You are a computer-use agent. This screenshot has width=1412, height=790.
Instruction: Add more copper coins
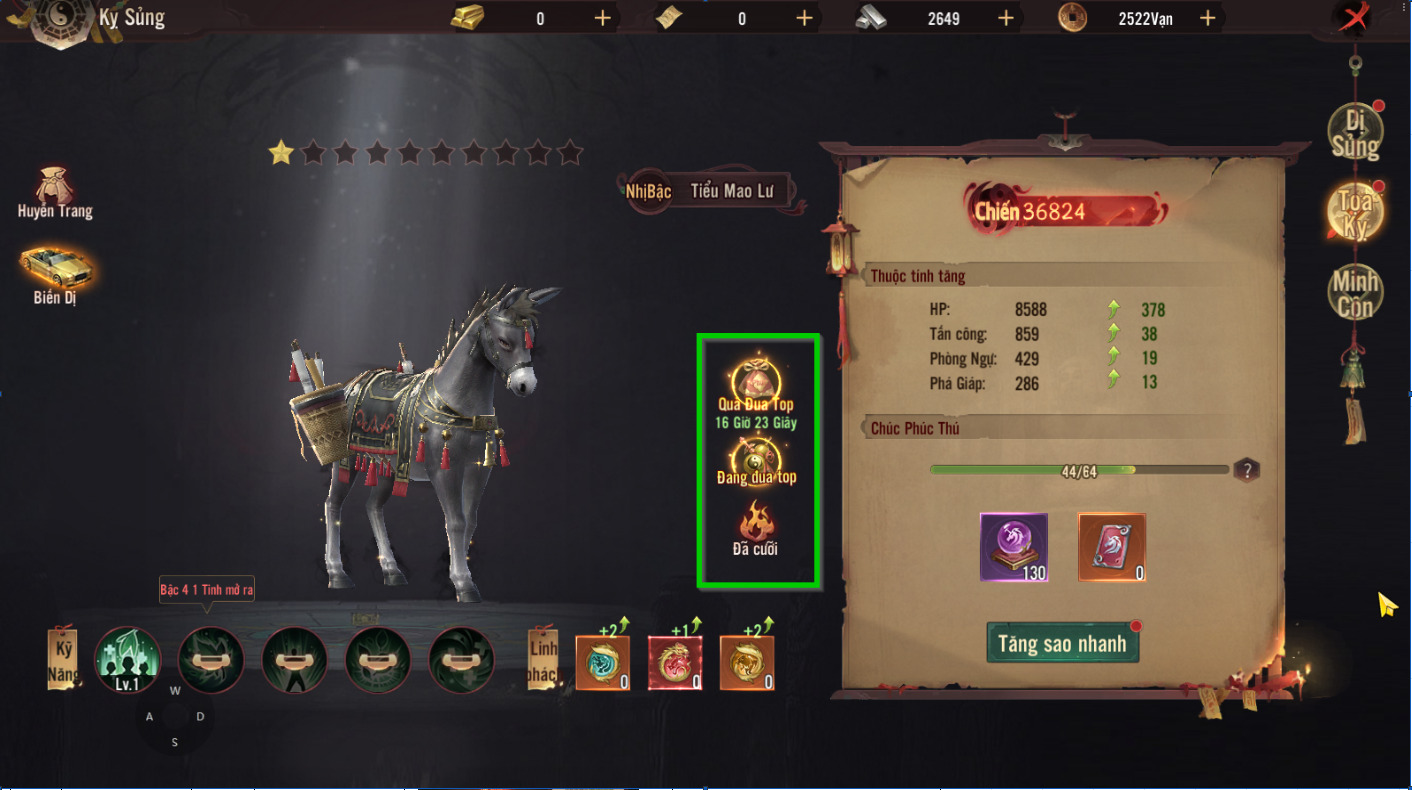[1207, 18]
